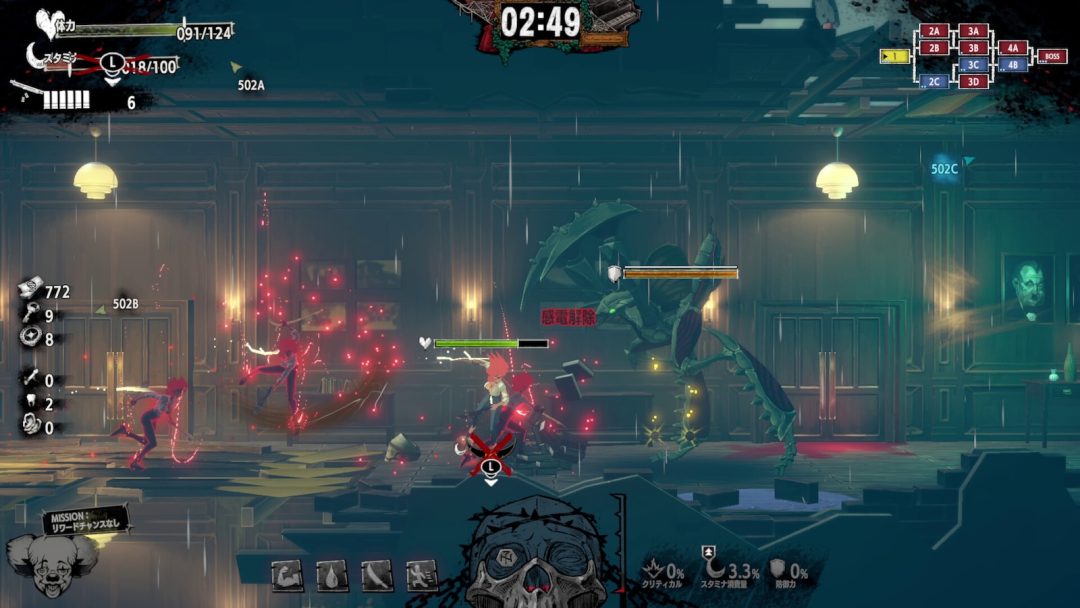This screenshot has width=1080, height=608.
Task: Select the BOSS node on the route map
Action: coord(1051,56)
